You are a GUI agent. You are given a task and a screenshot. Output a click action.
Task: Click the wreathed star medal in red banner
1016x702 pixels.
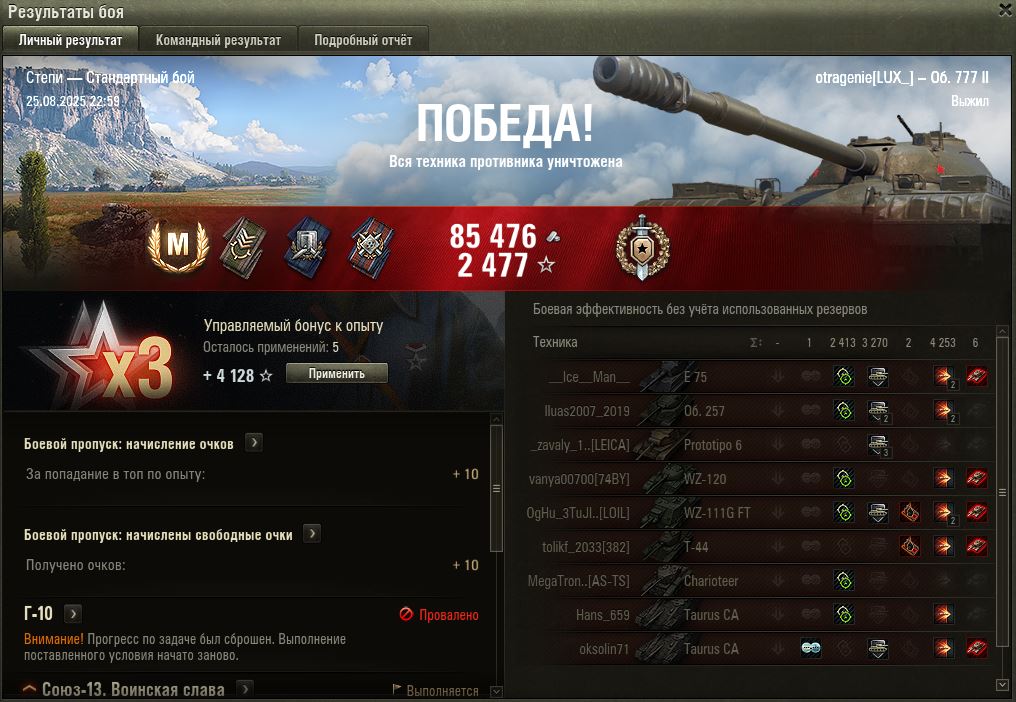coord(642,245)
